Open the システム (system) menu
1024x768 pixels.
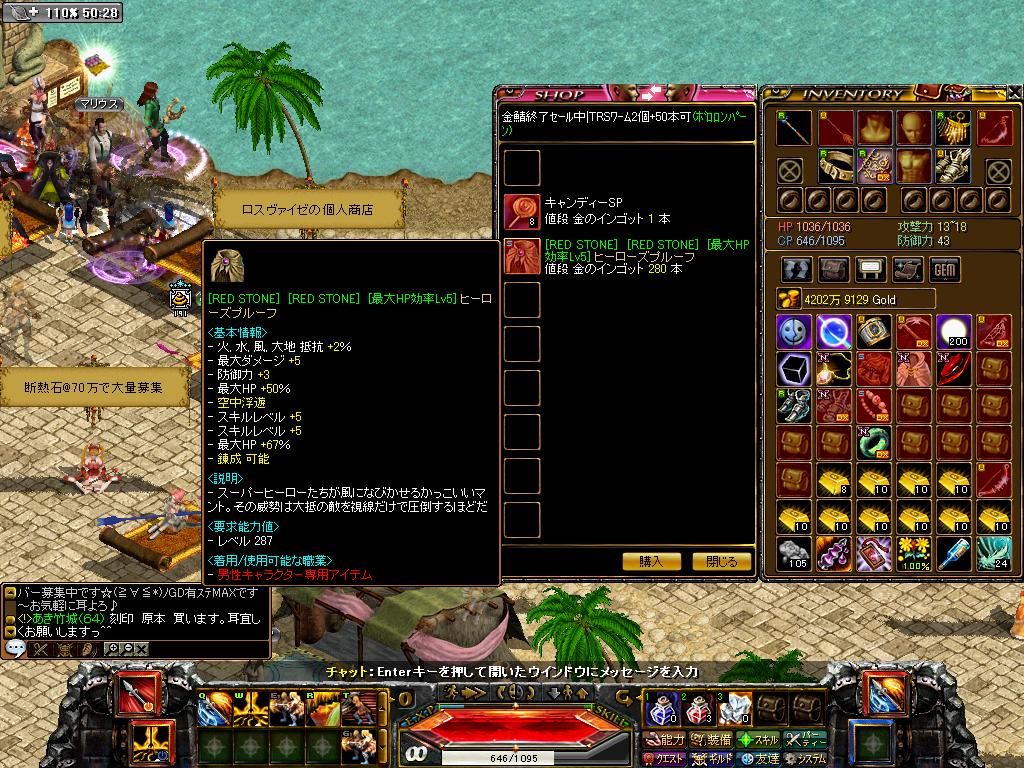tap(806, 759)
